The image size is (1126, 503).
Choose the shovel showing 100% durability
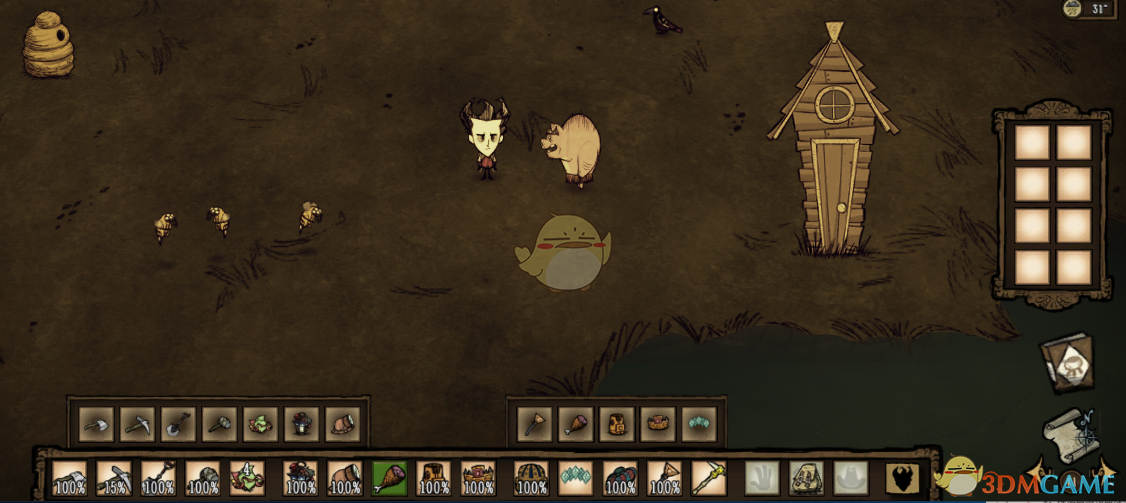click(x=158, y=478)
